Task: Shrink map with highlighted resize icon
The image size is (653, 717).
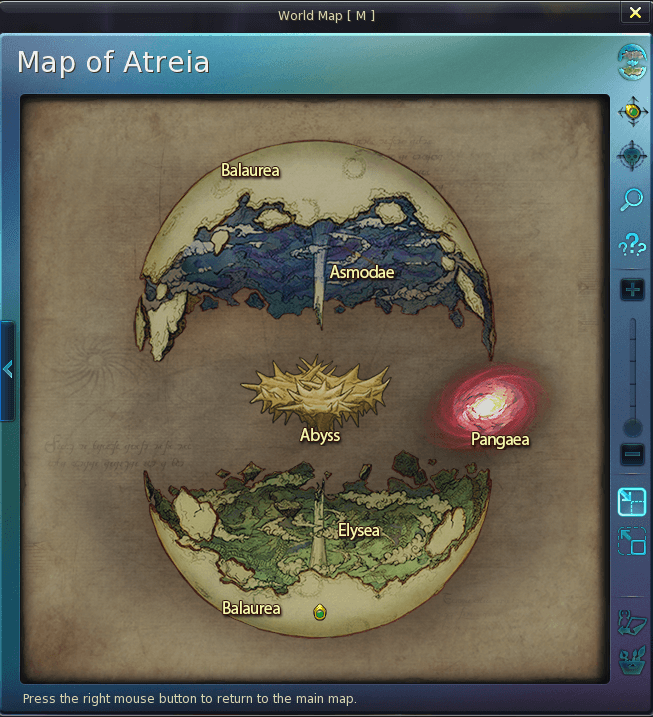Action: (x=632, y=500)
